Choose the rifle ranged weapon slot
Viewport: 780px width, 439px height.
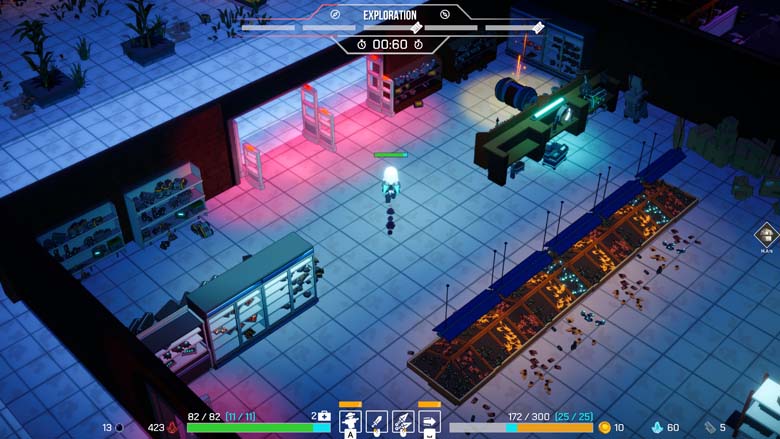pyautogui.click(x=403, y=421)
